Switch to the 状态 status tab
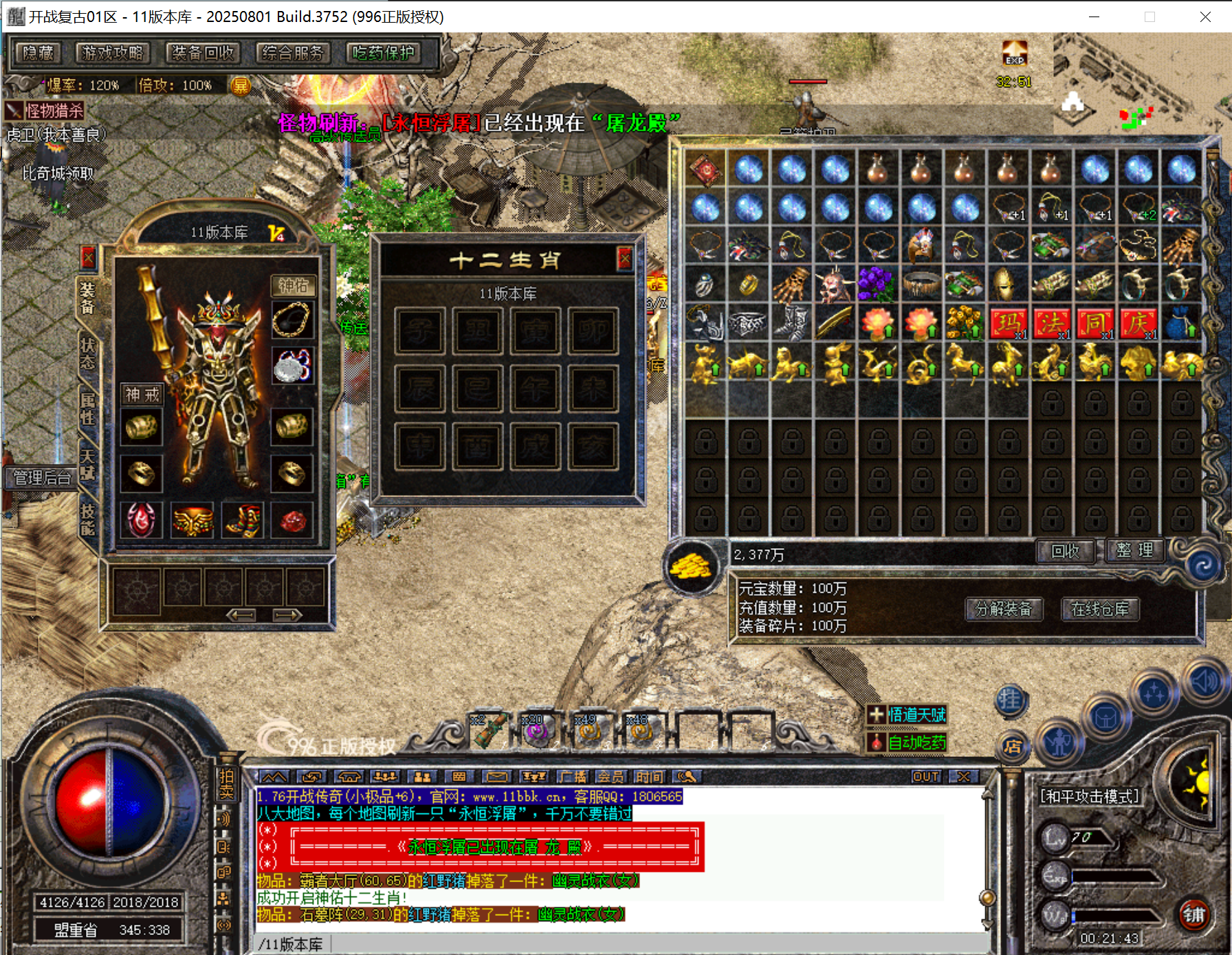The image size is (1232, 955). click(88, 353)
